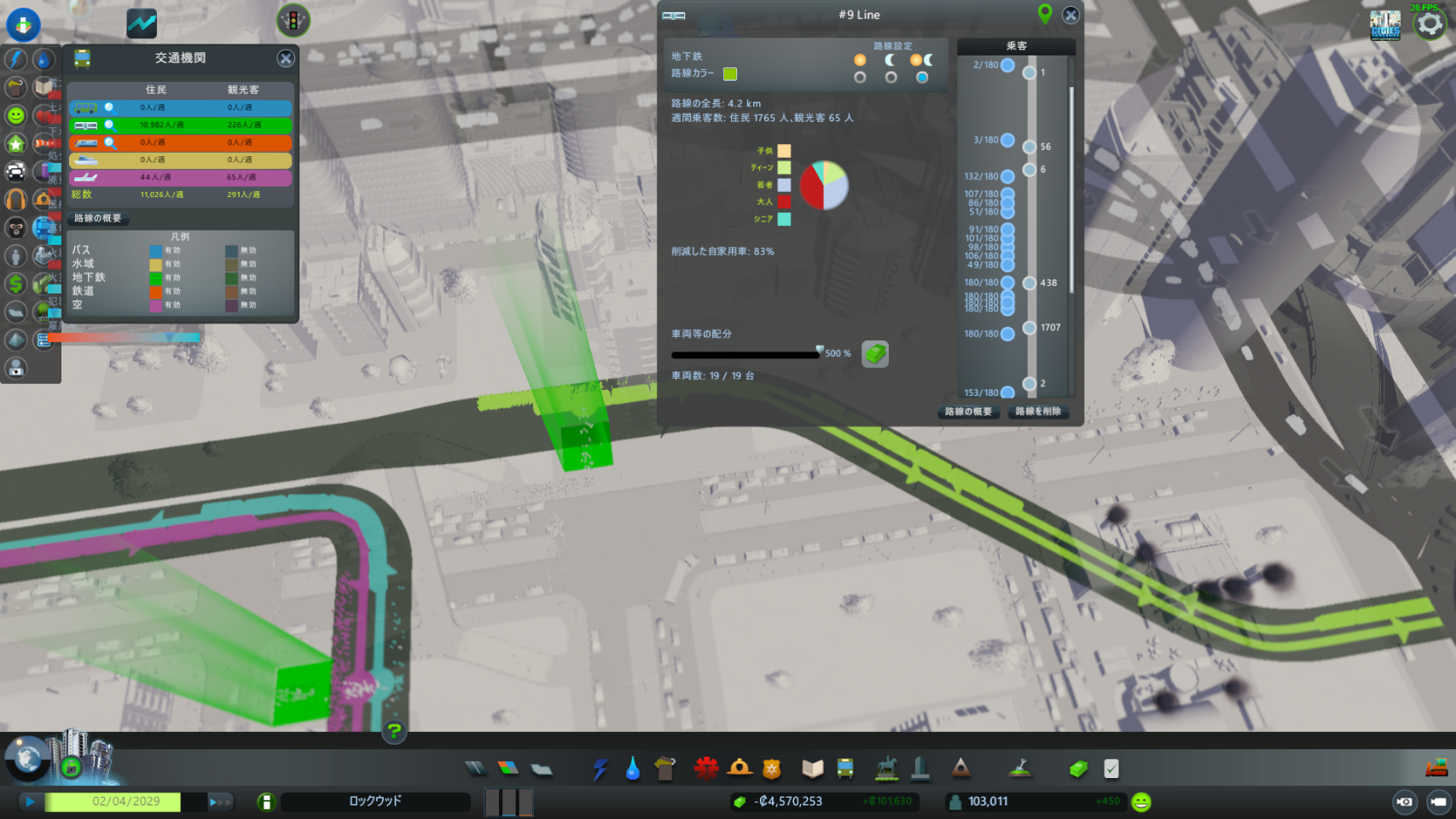Close the 交通機関 transport panel
Screen dimensions: 1456x819
pyautogui.click(x=286, y=58)
